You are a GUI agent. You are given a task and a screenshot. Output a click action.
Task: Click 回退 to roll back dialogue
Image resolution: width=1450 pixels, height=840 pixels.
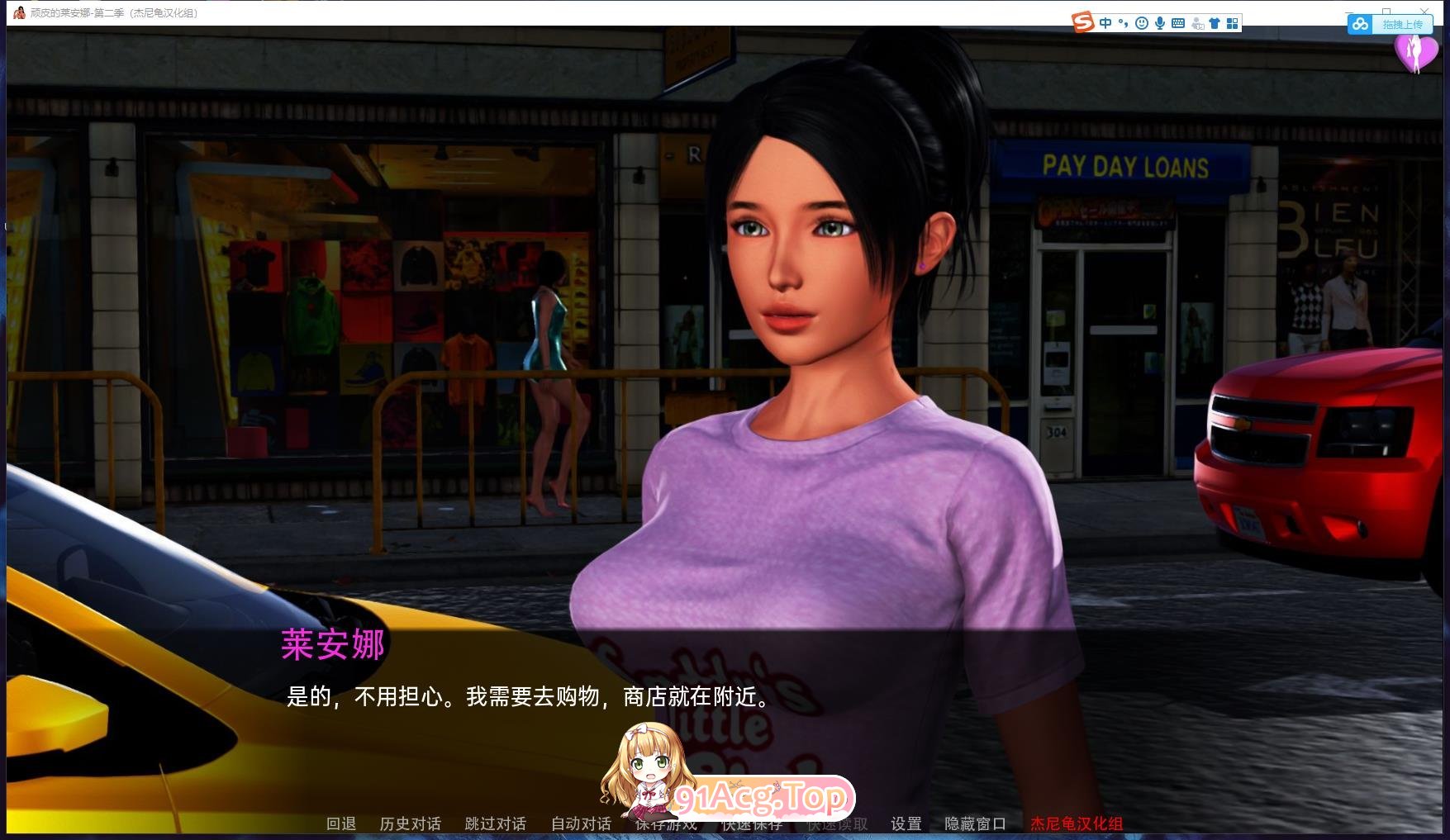pyautogui.click(x=341, y=823)
